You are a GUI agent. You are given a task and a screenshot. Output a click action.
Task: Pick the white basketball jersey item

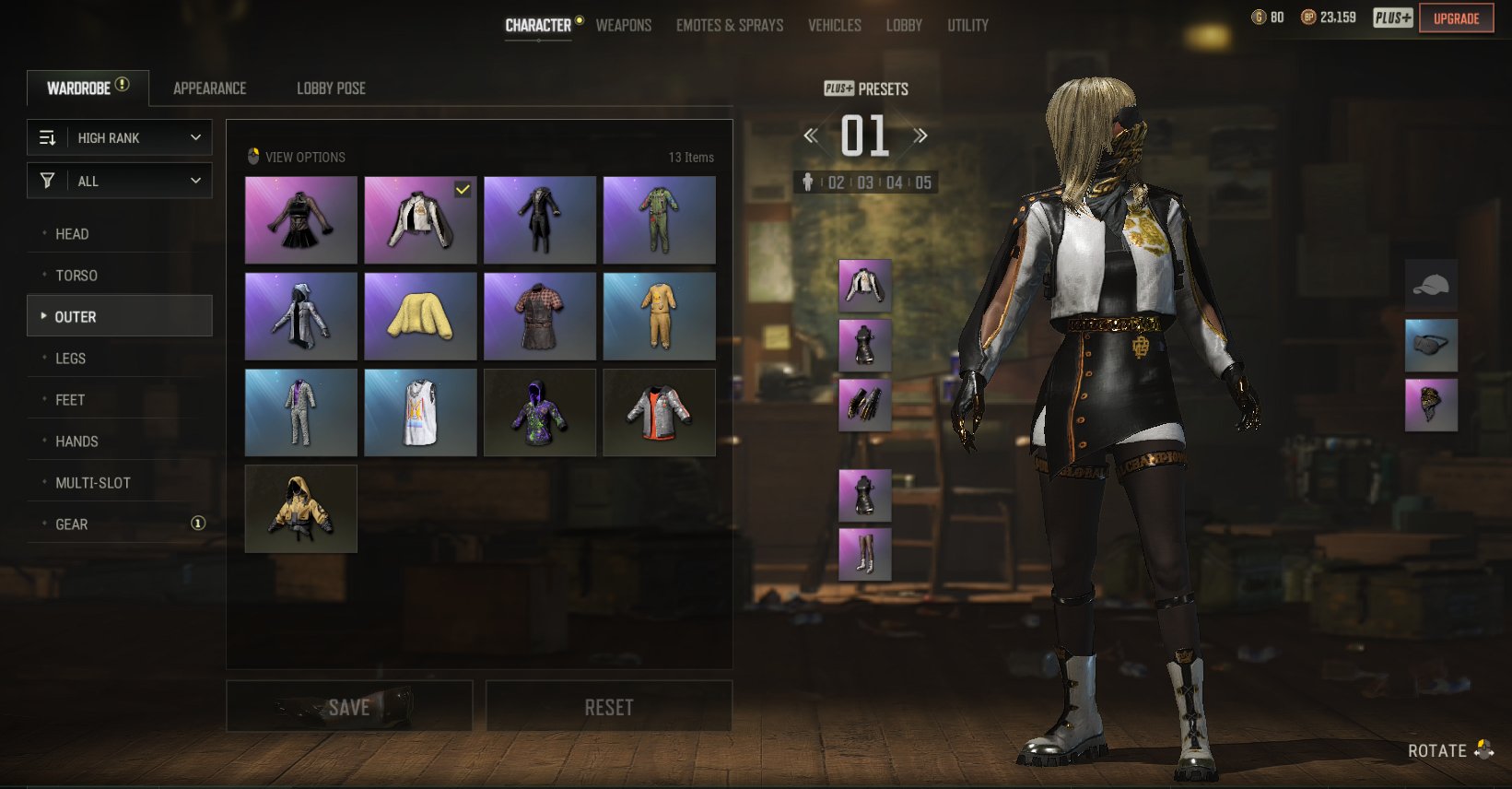pyautogui.click(x=420, y=413)
